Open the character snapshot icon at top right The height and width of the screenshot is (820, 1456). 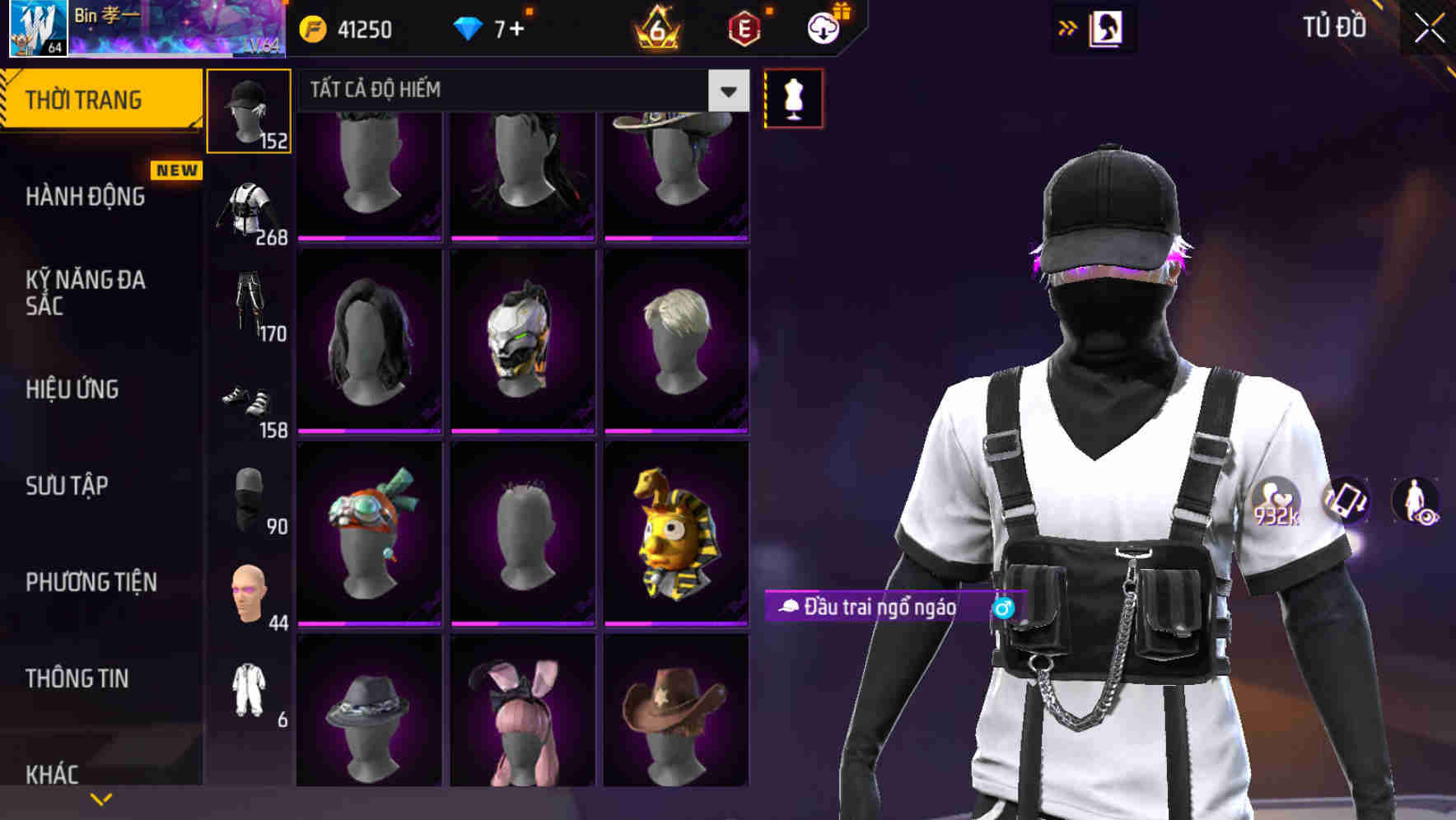tap(1106, 27)
